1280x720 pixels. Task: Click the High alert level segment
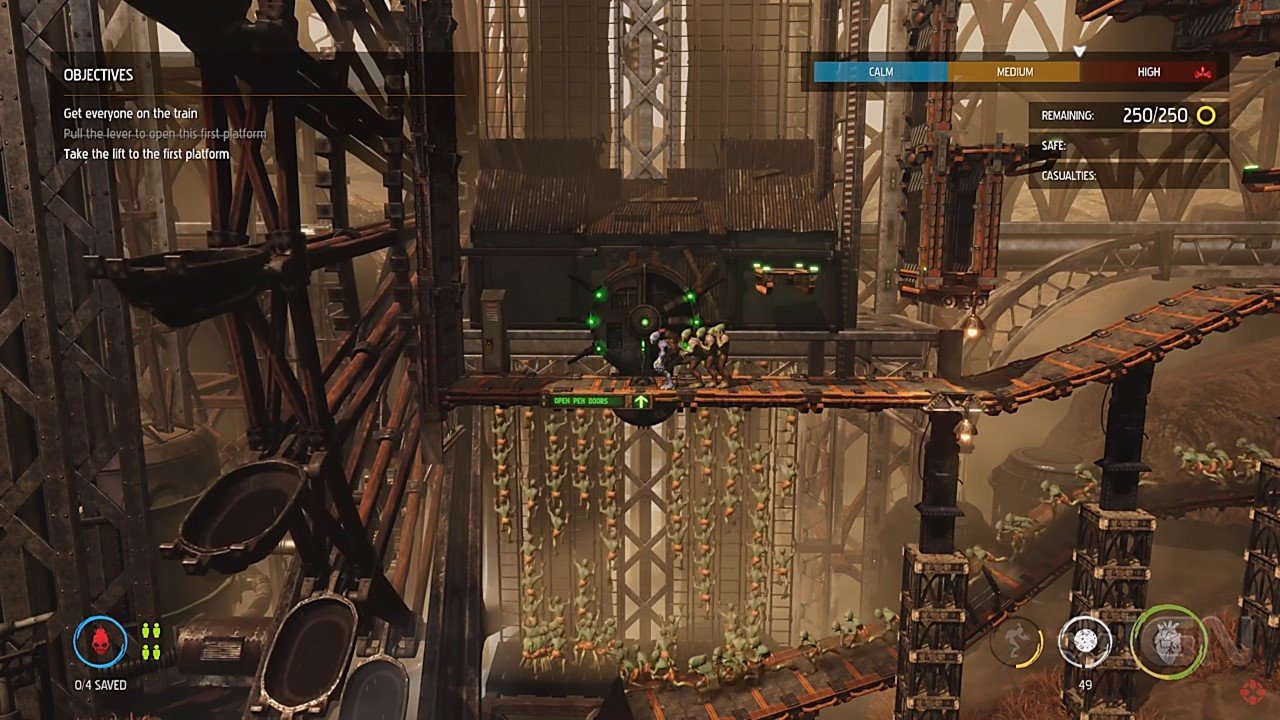[x=1148, y=72]
